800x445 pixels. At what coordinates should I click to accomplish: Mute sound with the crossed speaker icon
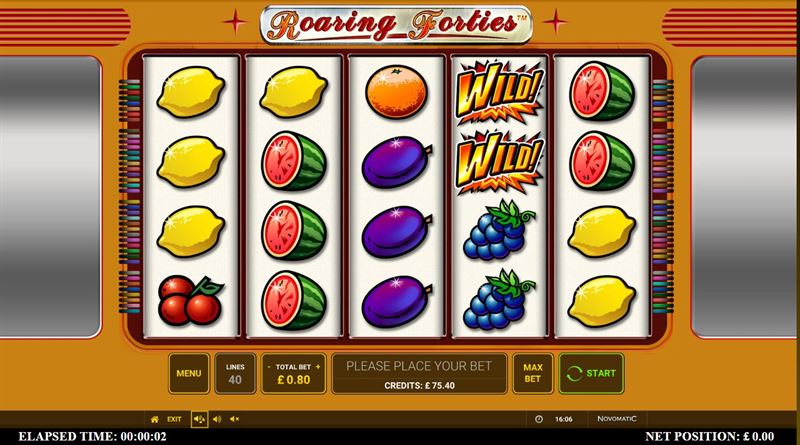235,419
